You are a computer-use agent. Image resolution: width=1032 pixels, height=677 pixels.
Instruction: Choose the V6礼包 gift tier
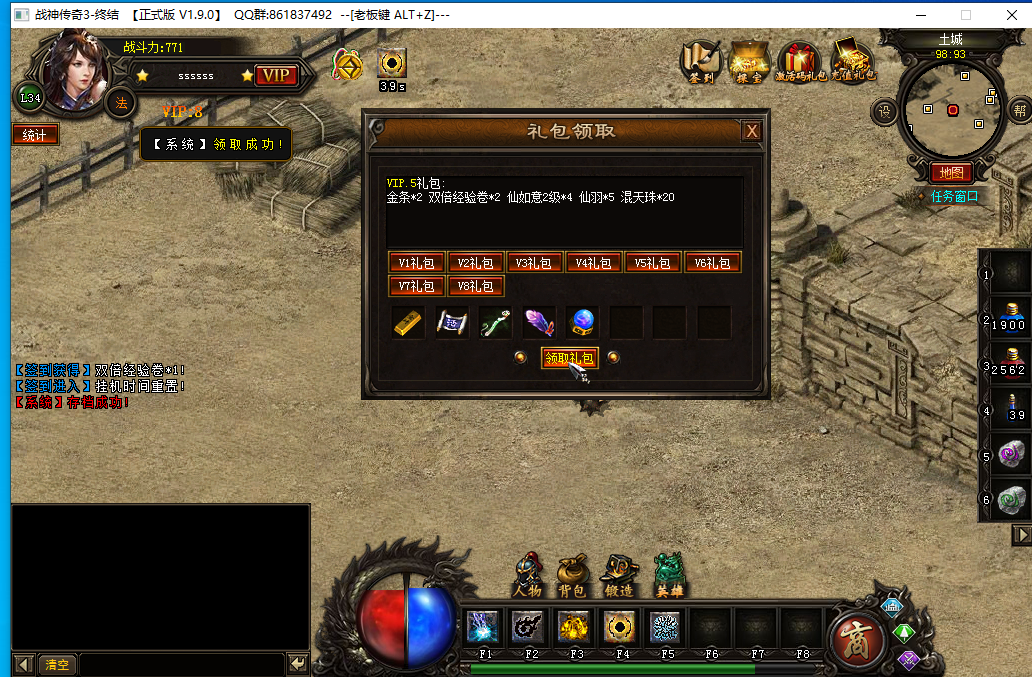[x=713, y=263]
